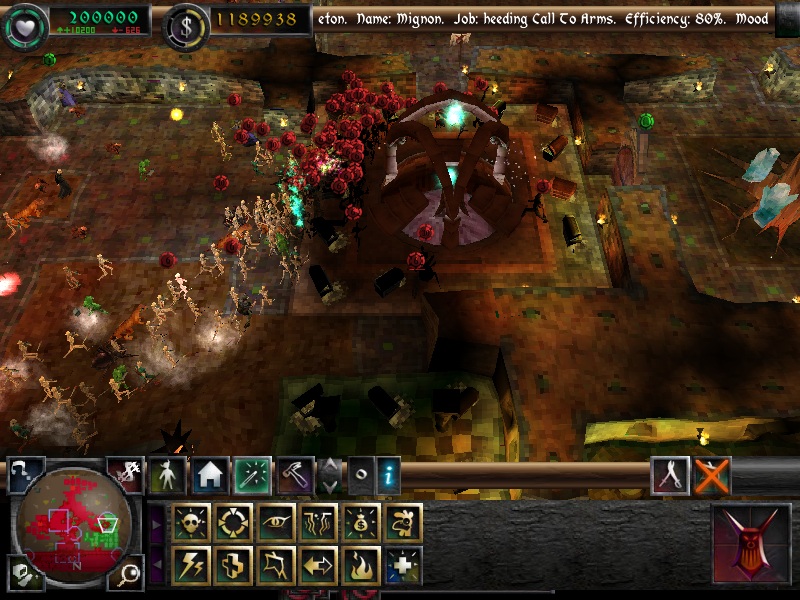Select the crossed swords button on the bar
Screen dimensions: 800x600
(669, 476)
